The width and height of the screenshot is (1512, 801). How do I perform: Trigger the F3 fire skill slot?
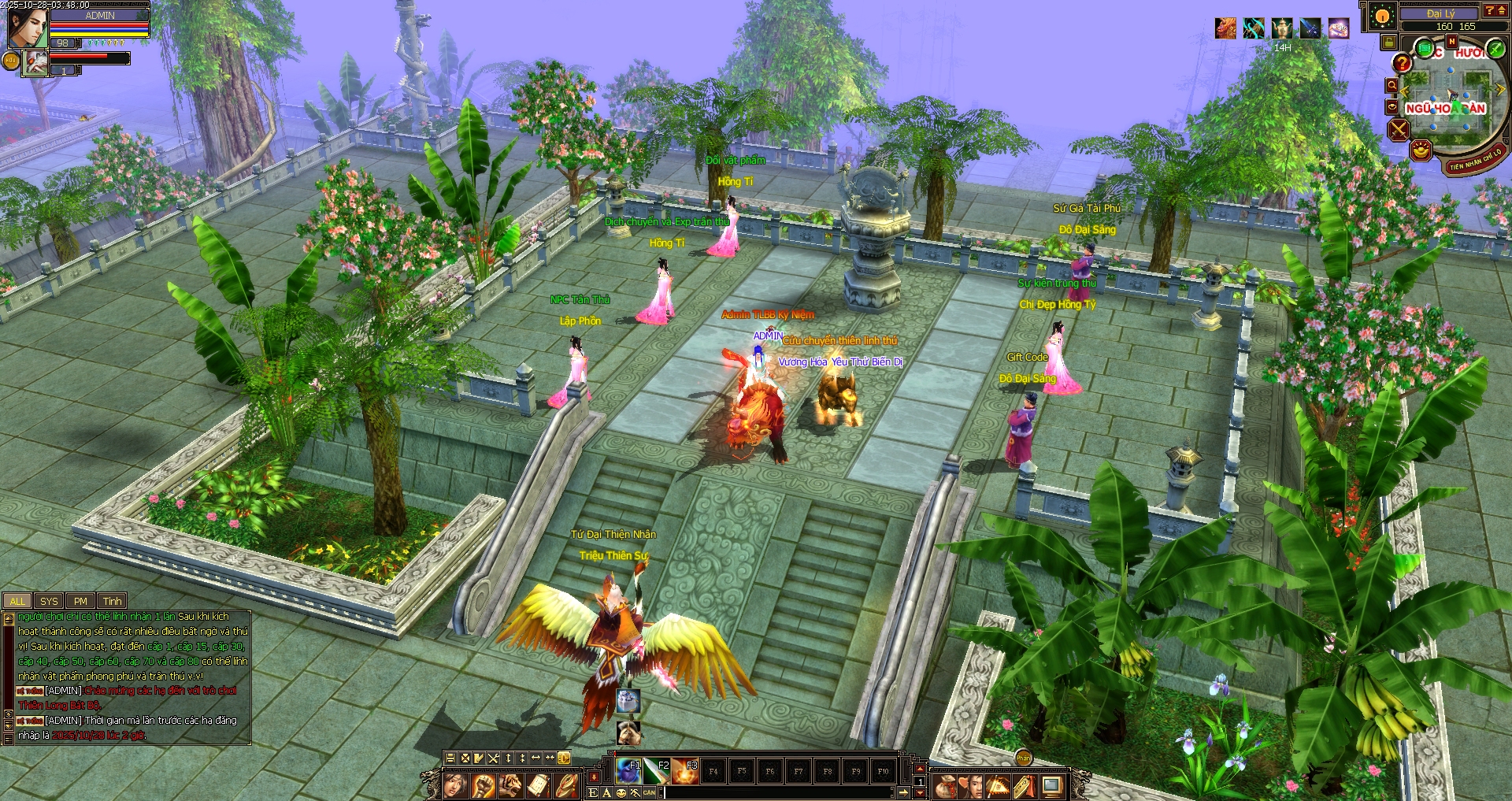(685, 771)
